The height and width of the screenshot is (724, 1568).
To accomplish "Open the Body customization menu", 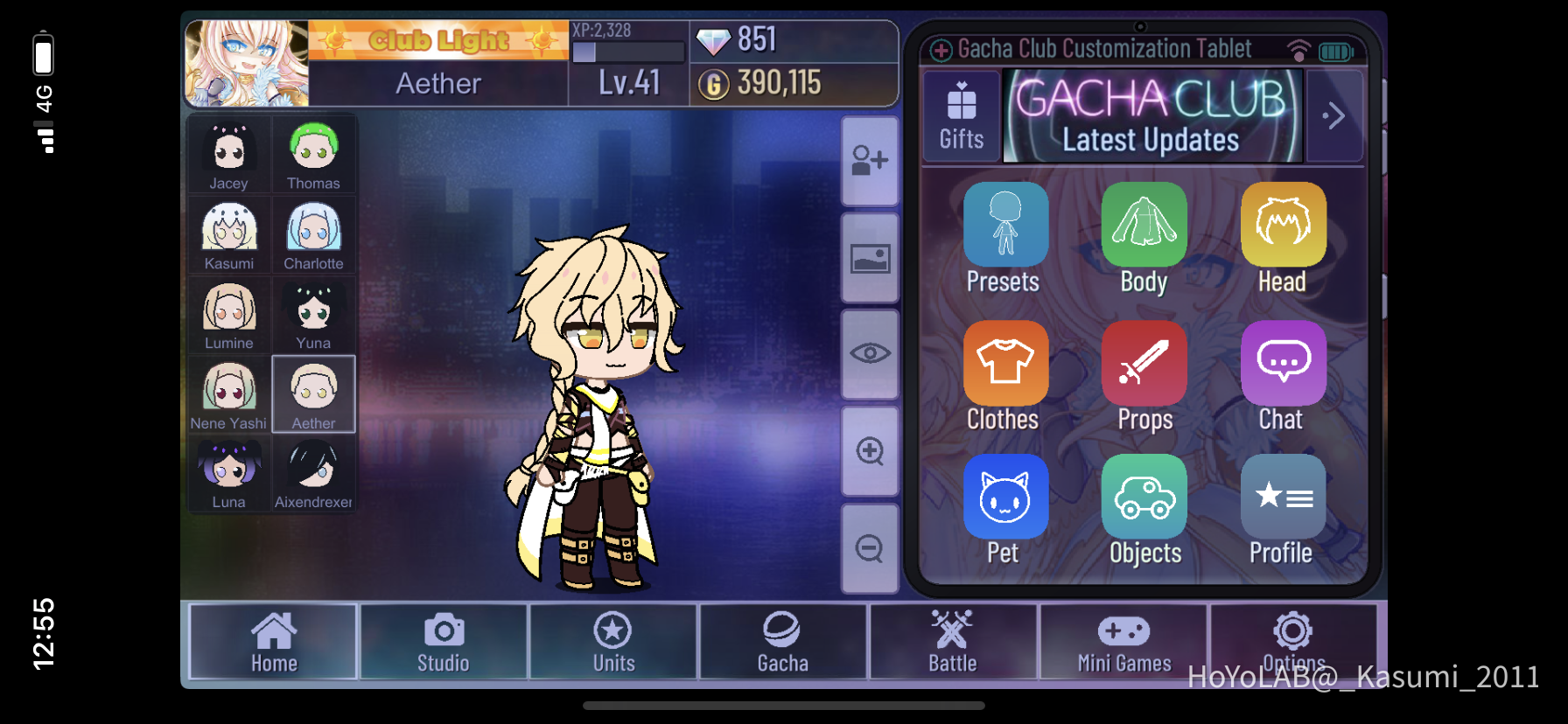I will coord(1144,224).
